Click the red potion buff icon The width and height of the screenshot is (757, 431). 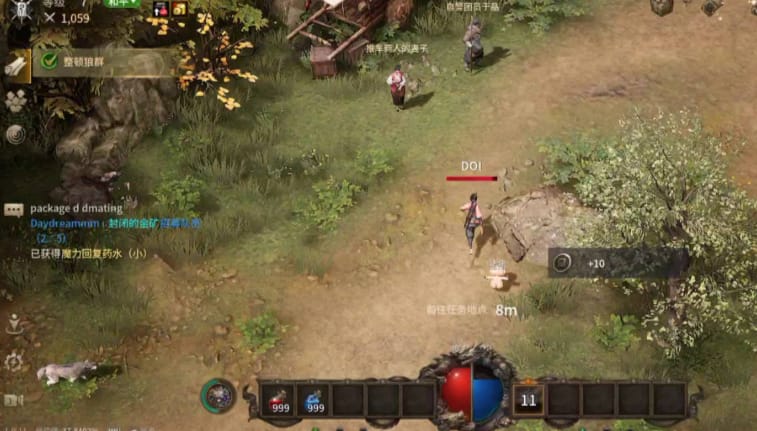coord(160,8)
